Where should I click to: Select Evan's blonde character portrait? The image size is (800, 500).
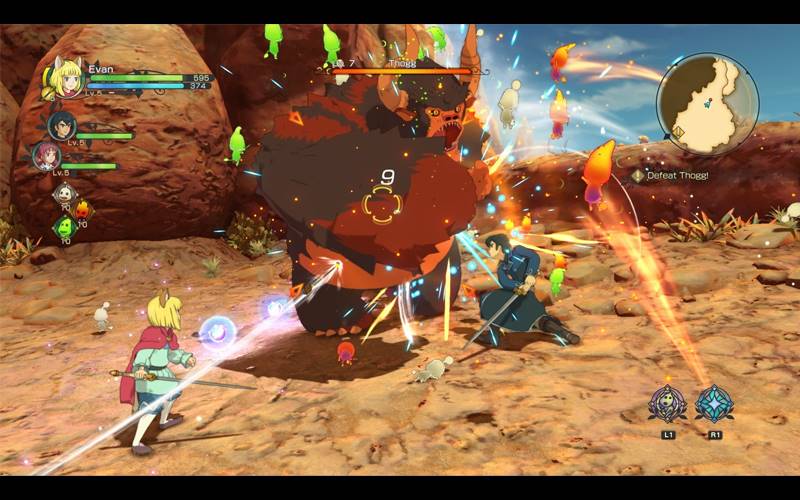tap(65, 80)
